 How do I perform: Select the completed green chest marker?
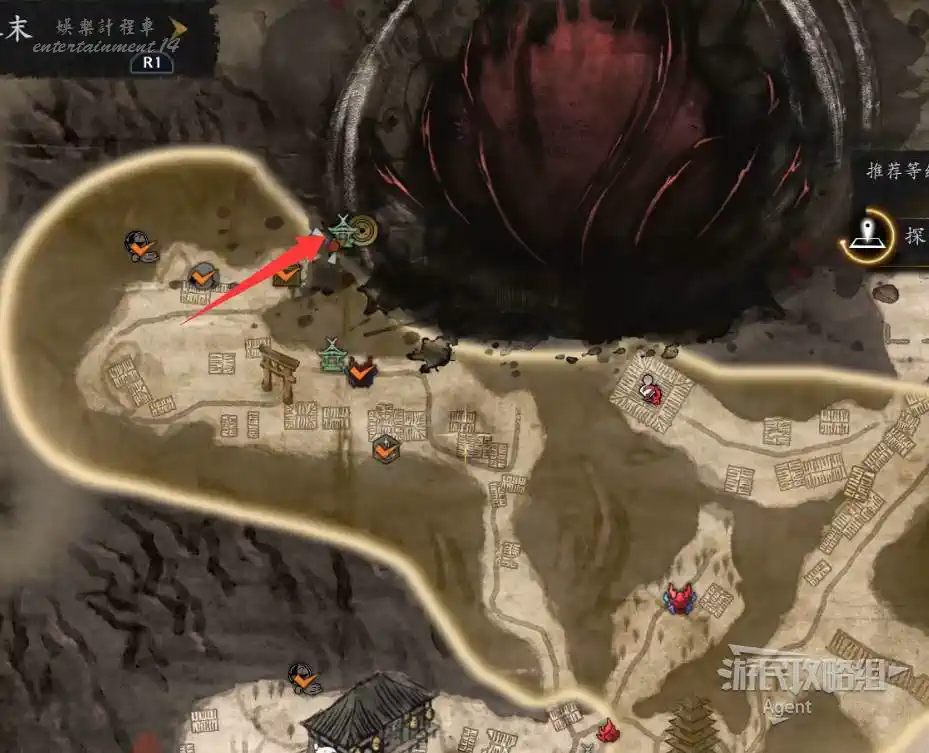tap(288, 273)
